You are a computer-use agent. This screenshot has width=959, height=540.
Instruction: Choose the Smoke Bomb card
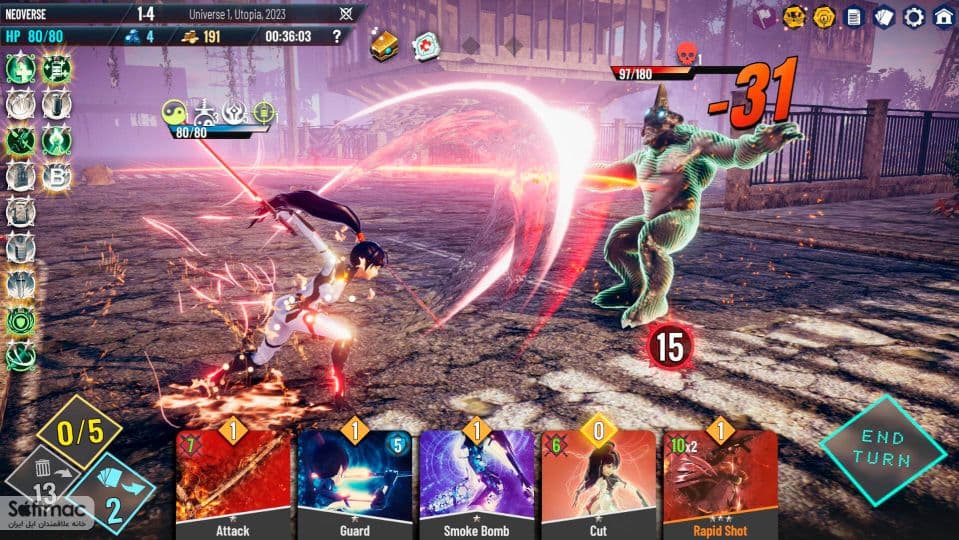[476, 480]
